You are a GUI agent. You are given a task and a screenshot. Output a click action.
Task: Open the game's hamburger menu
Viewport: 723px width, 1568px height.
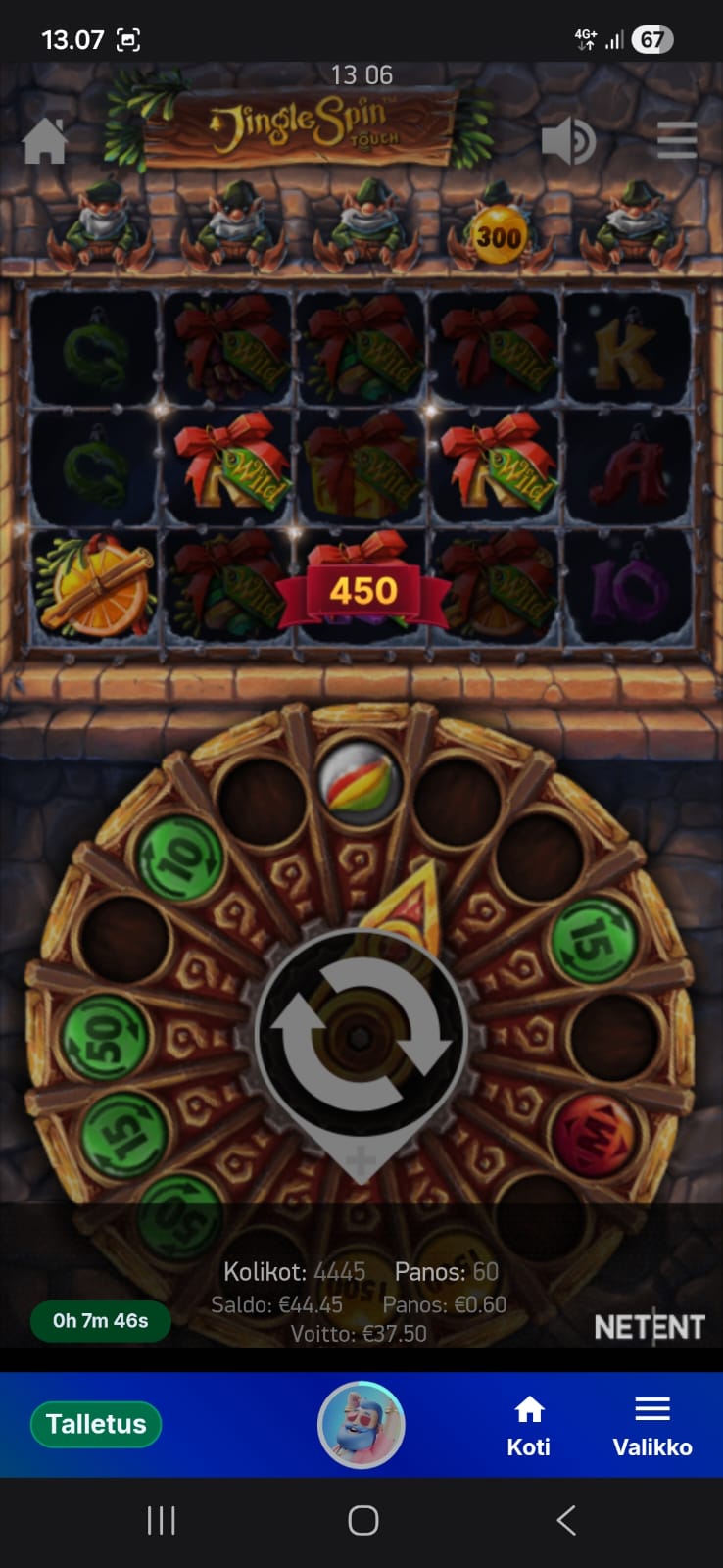point(676,141)
